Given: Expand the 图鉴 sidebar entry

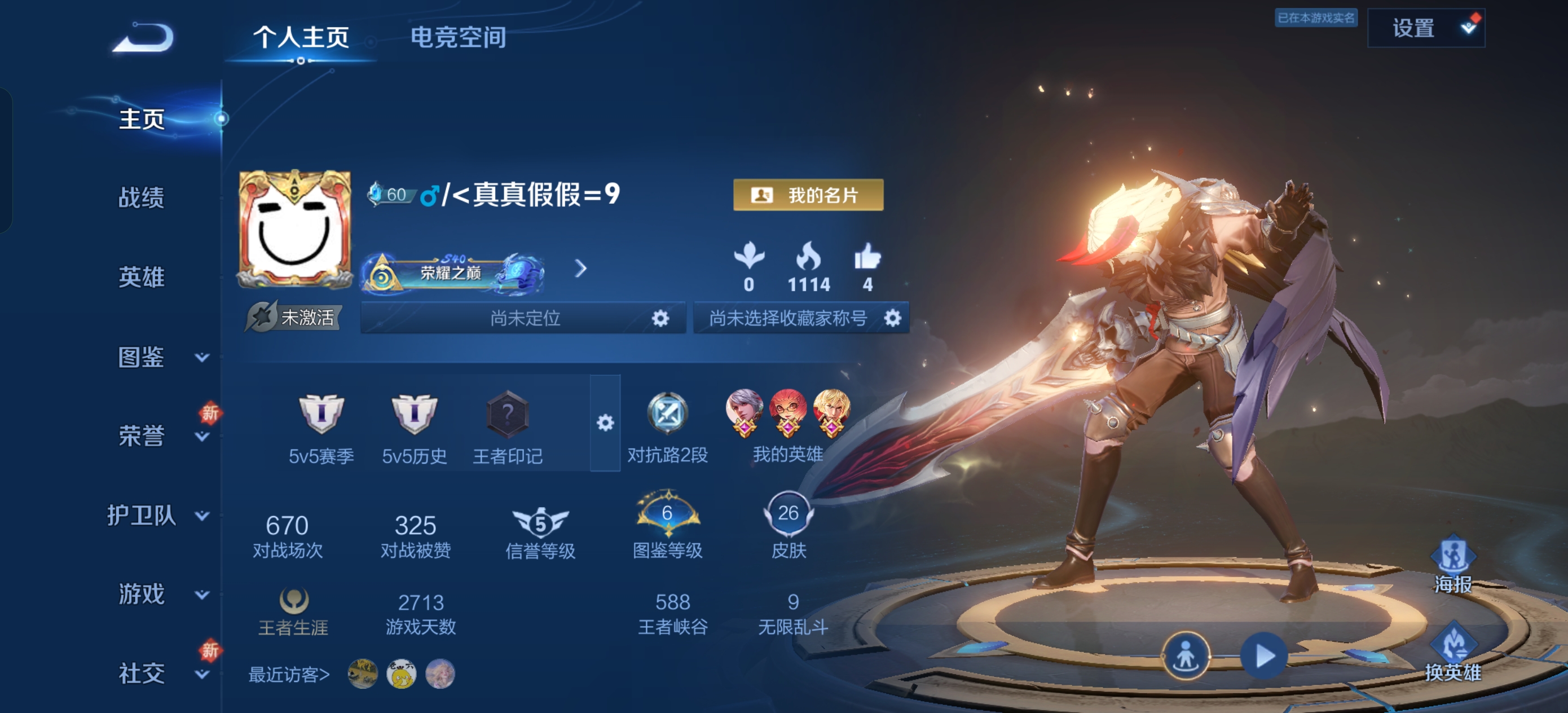Looking at the screenshot, I should coord(158,357).
